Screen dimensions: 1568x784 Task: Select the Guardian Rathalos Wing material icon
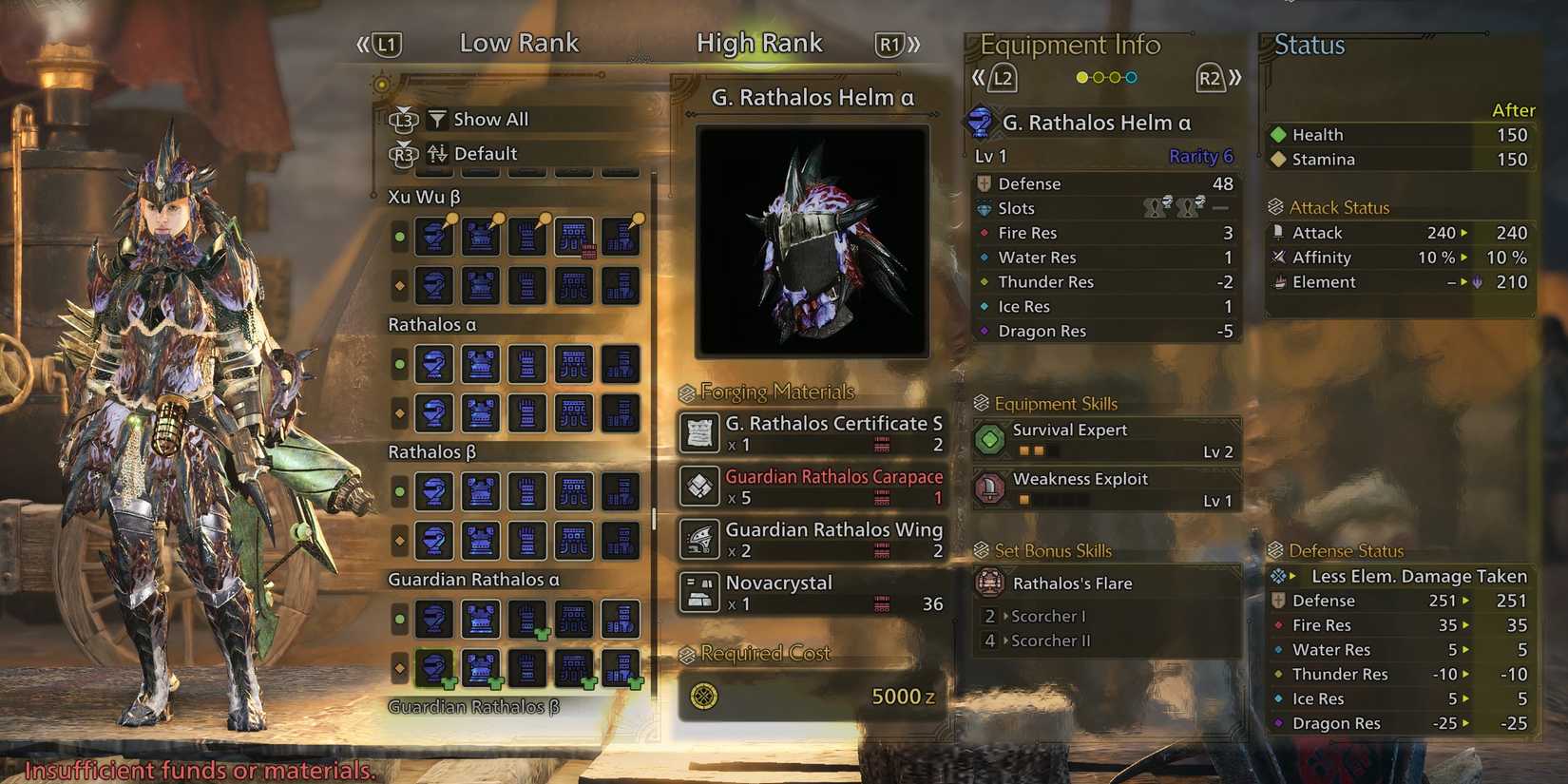coord(698,539)
